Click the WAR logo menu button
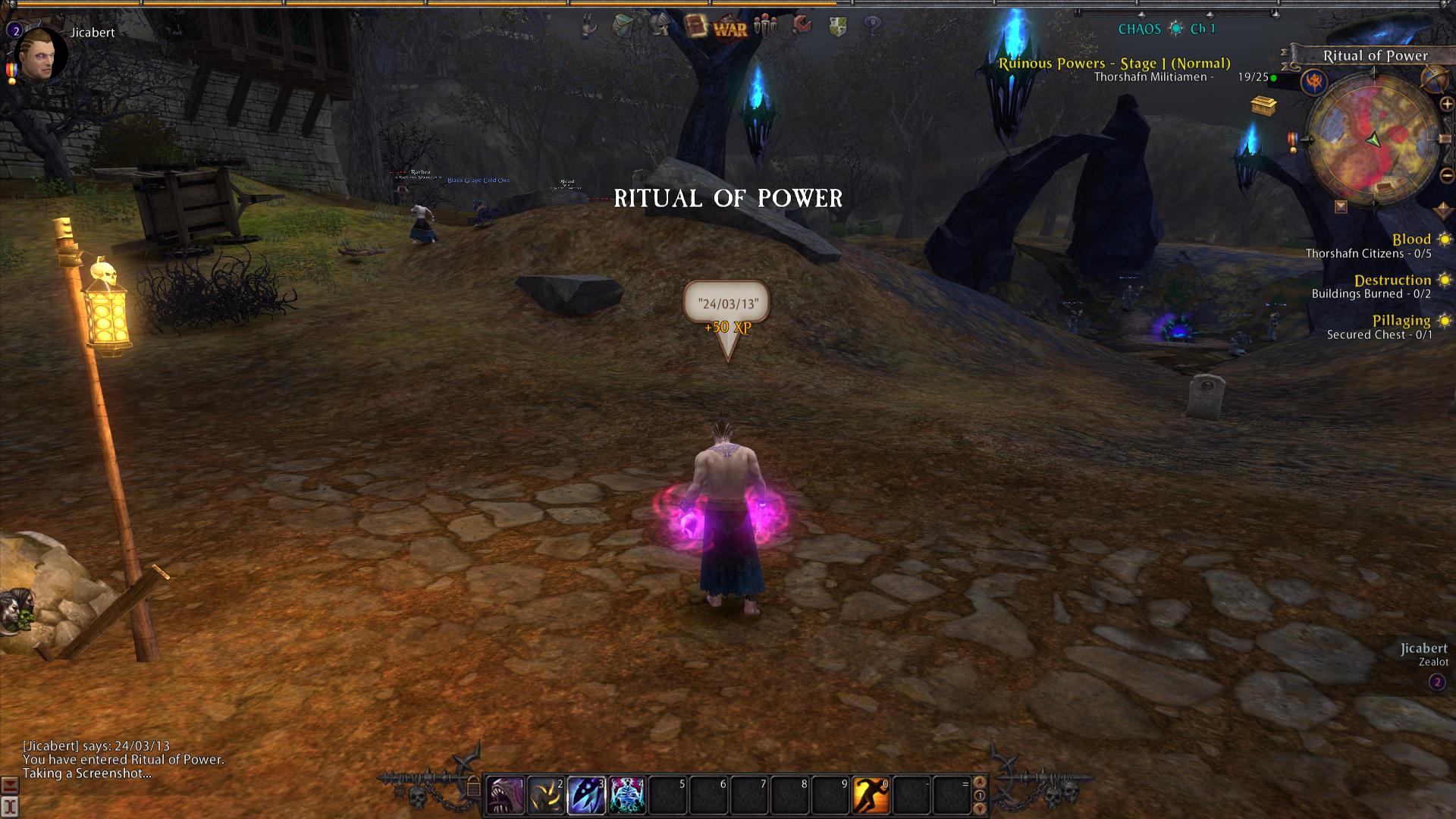Viewport: 1456px width, 819px height. [730, 29]
